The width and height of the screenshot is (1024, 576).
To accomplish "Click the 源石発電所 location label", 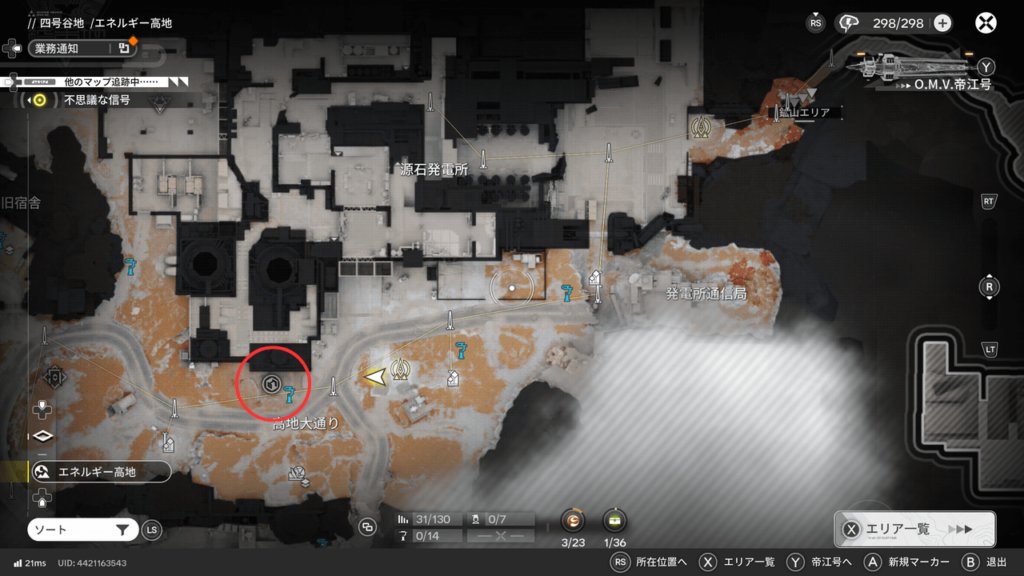I will 432,170.
